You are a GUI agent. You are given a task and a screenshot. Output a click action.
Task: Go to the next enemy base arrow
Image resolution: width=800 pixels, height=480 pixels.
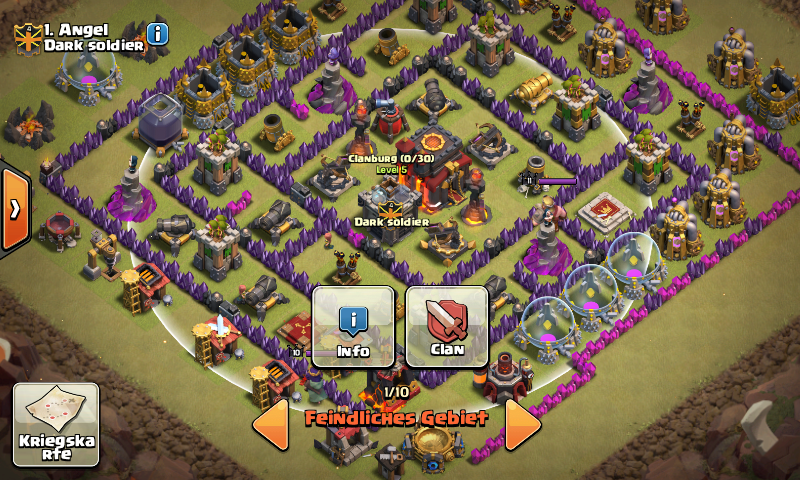pos(522,426)
